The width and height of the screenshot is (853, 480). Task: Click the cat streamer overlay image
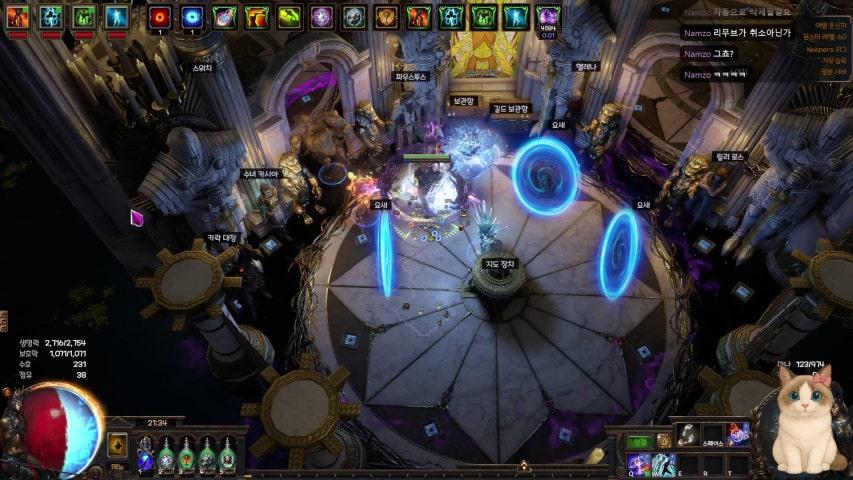click(x=806, y=419)
